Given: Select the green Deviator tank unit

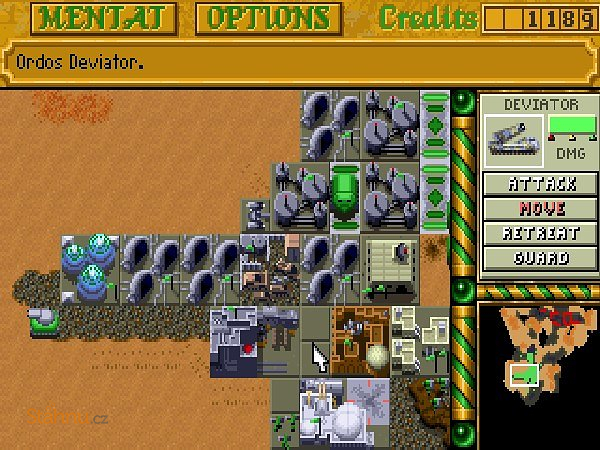Looking at the screenshot, I should 44,319.
